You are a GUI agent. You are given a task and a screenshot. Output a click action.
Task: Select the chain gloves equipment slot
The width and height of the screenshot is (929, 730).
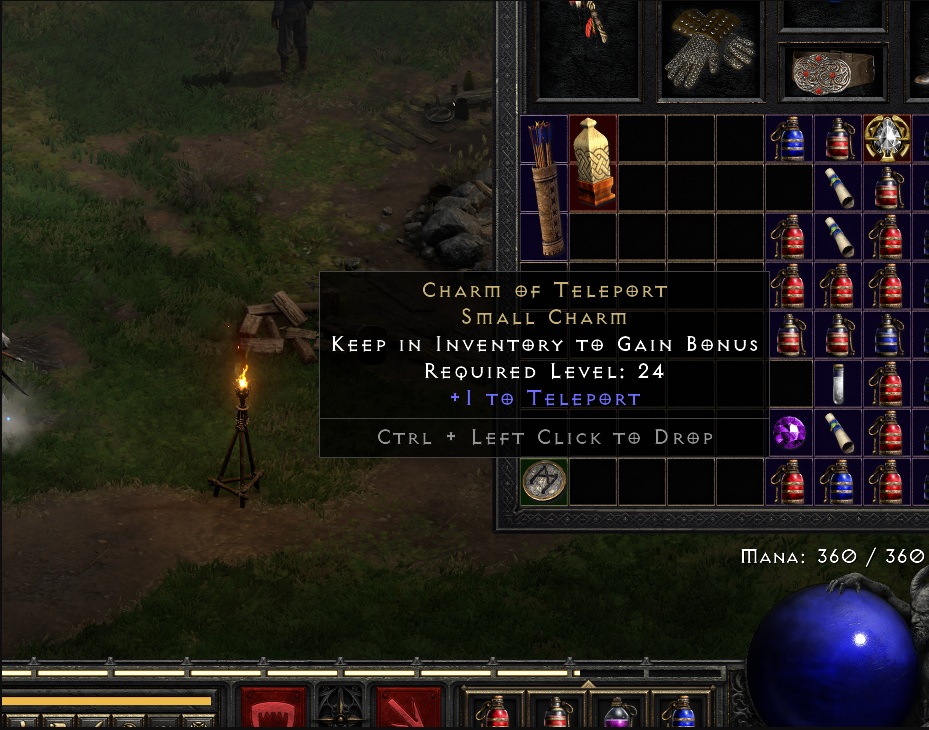[707, 51]
